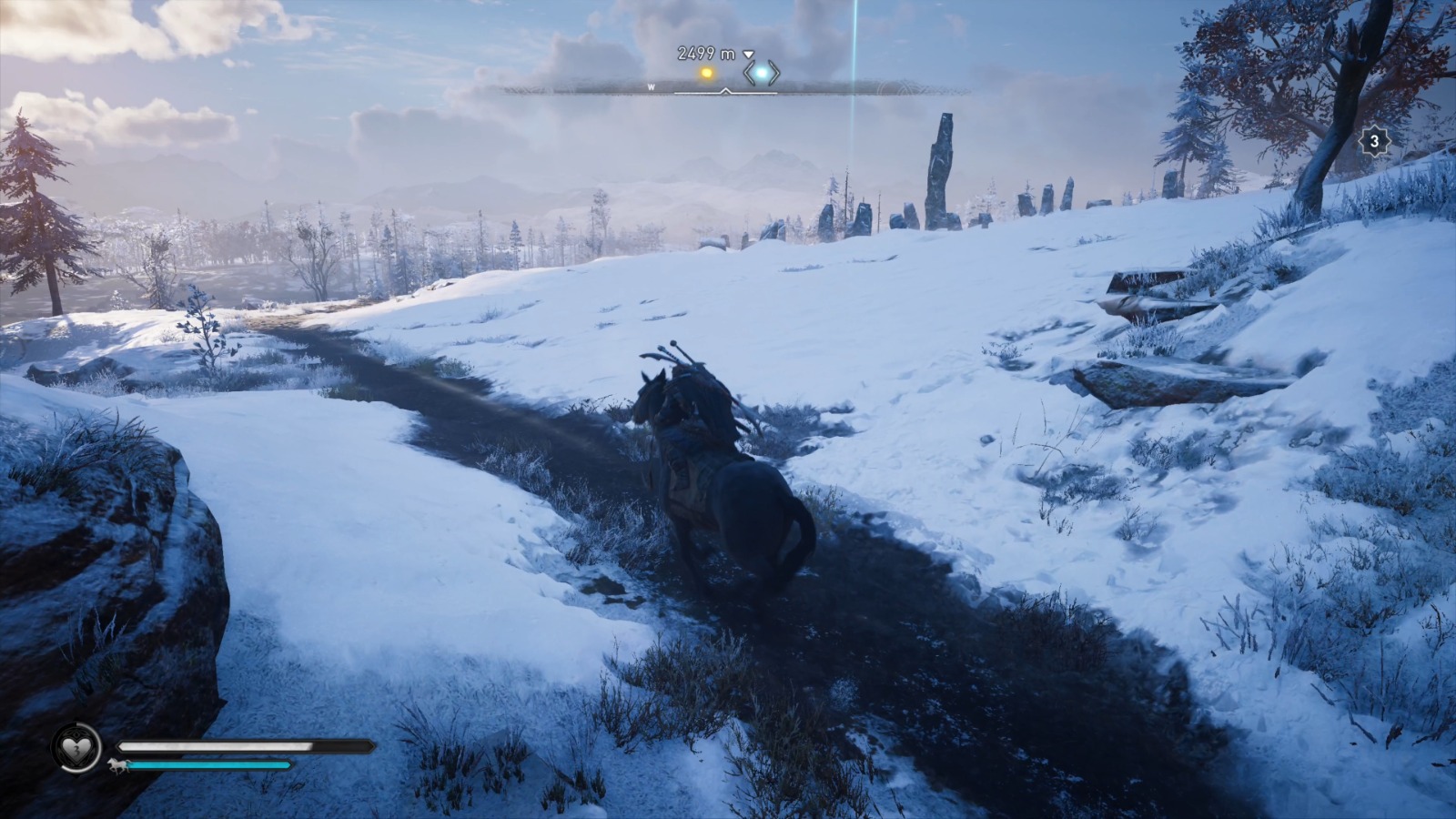Click the horse icon beside the stamina bar

(x=117, y=765)
